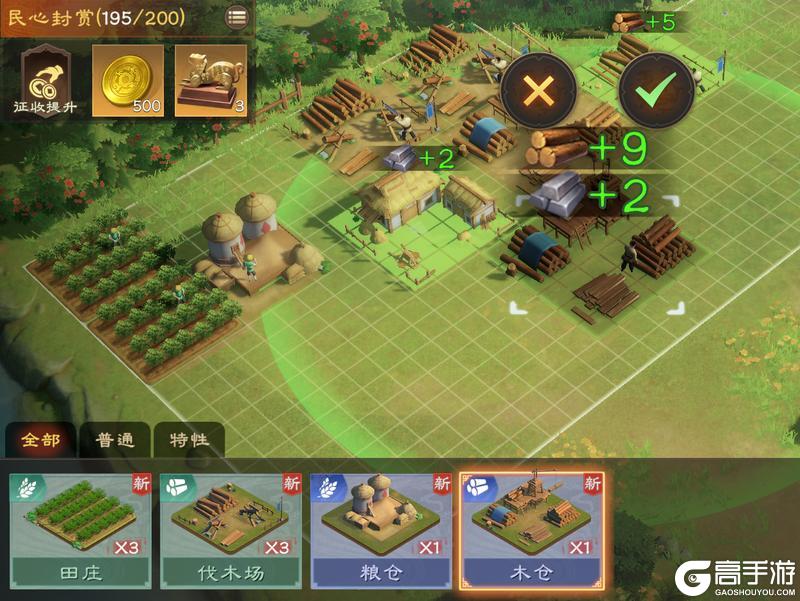This screenshot has width=800, height=601.
Task: Select the bronze statue reward slot
Action: point(211,80)
